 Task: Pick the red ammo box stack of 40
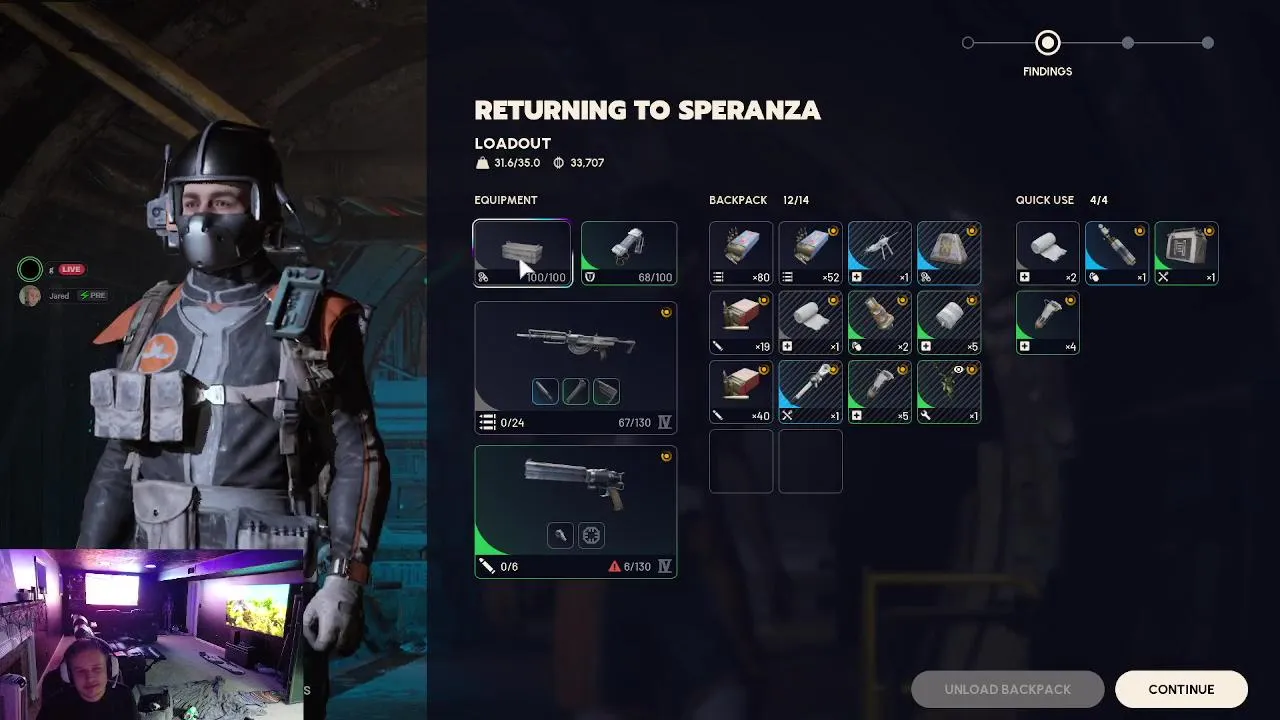741,392
